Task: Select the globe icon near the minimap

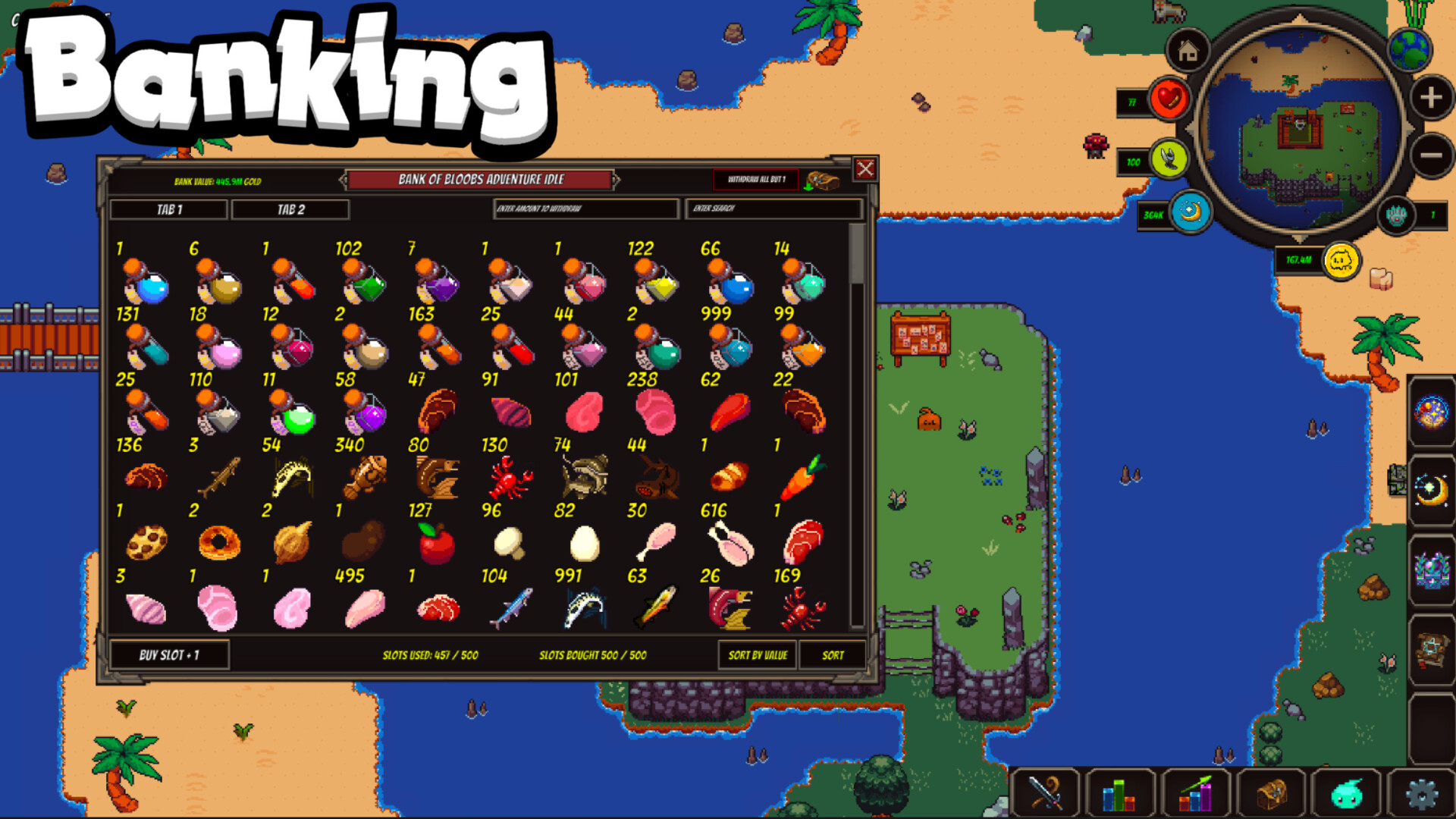Action: coord(1410,49)
